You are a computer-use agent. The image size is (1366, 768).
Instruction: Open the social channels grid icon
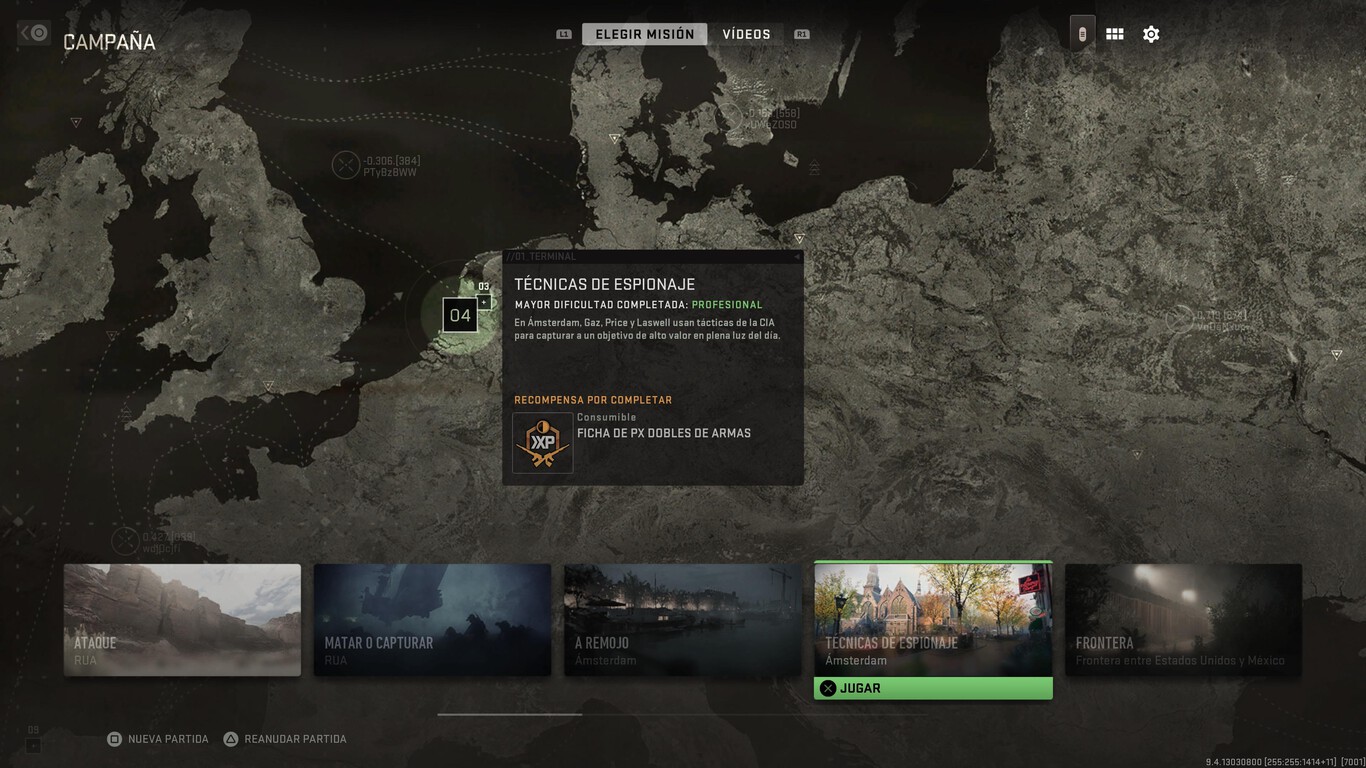coord(1114,33)
